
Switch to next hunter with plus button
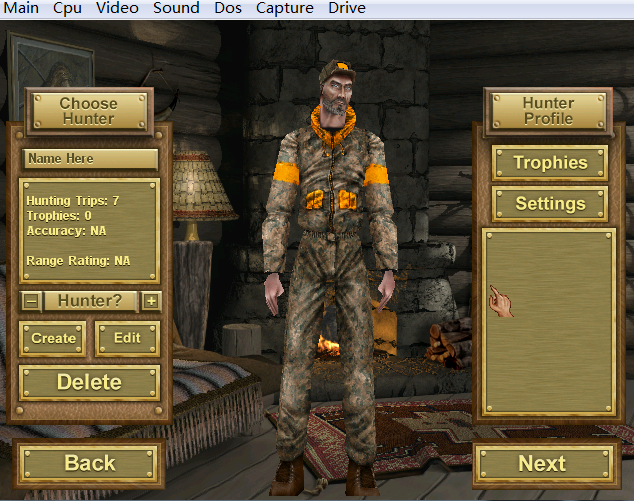(151, 300)
